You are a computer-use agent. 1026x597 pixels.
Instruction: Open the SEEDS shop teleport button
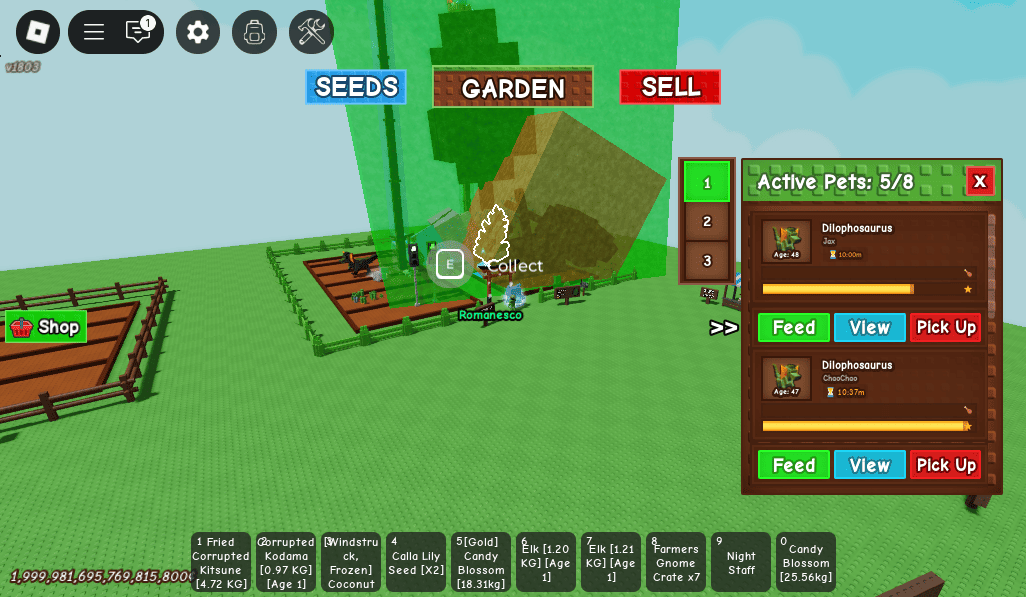356,87
